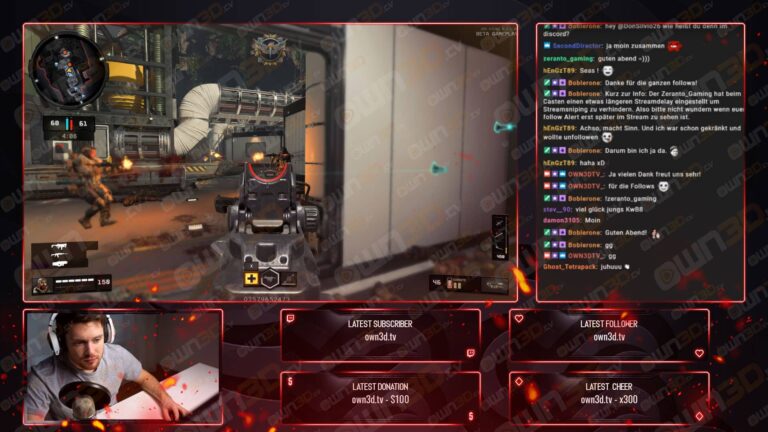
Task: Click the operator portrait beside the health bar
Action: coord(42,285)
